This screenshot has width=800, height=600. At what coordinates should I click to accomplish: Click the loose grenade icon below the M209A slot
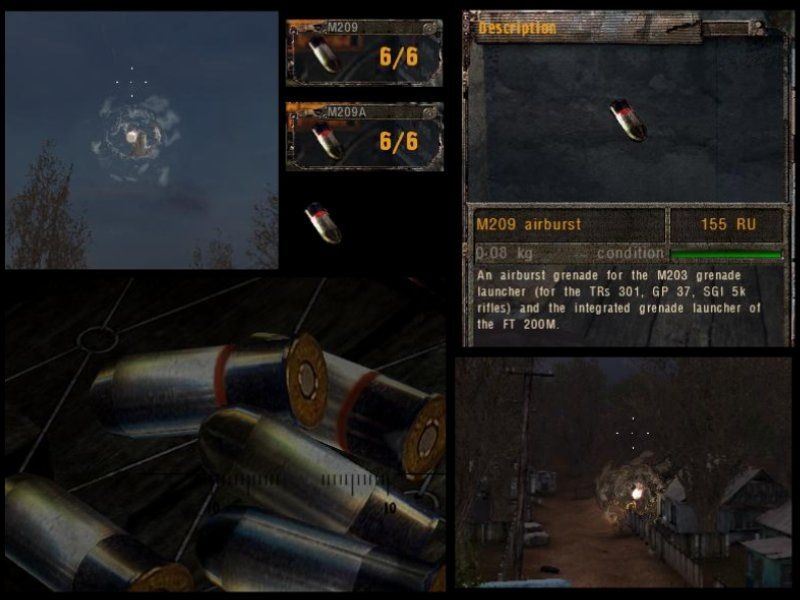(x=322, y=222)
